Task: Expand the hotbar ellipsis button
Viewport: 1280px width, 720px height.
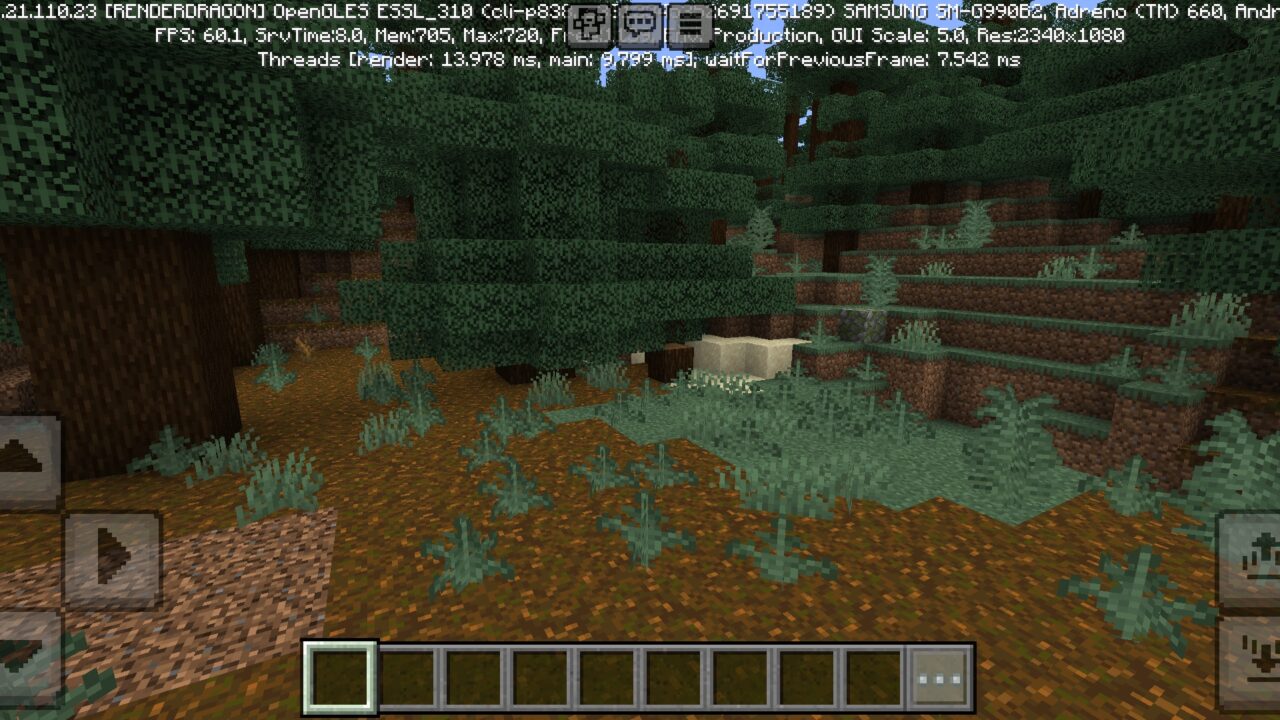Action: [938, 677]
